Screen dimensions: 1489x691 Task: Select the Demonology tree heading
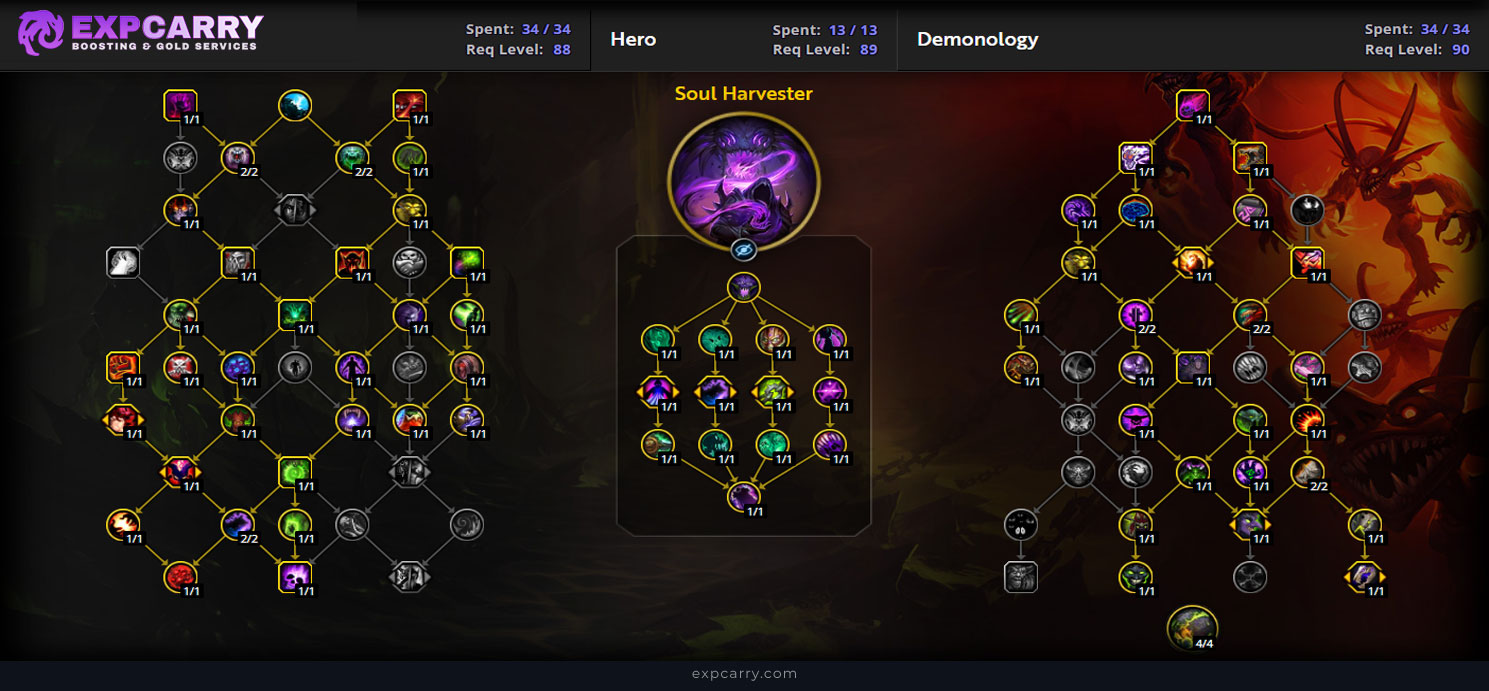[977, 40]
